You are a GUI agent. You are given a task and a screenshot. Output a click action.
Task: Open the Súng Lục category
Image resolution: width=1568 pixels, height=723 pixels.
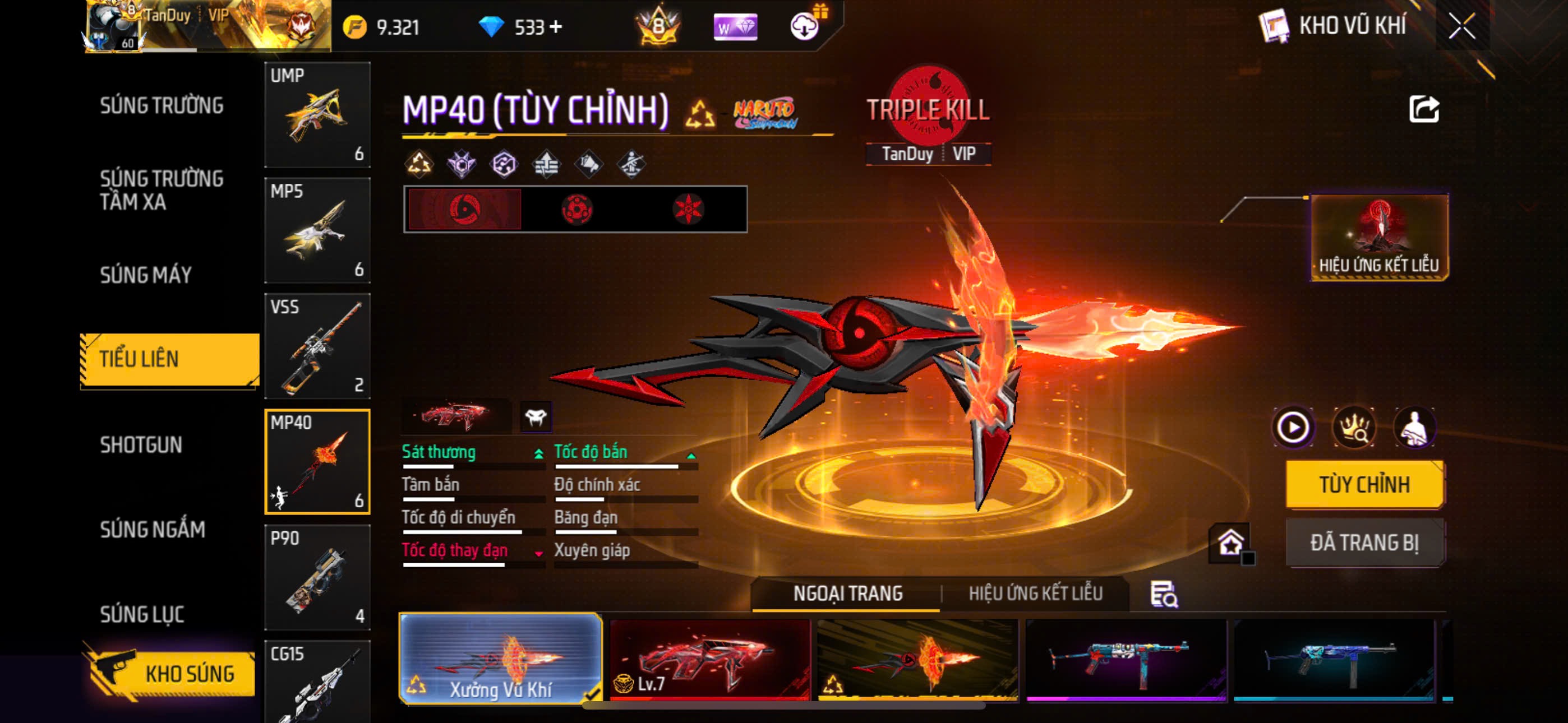142,614
